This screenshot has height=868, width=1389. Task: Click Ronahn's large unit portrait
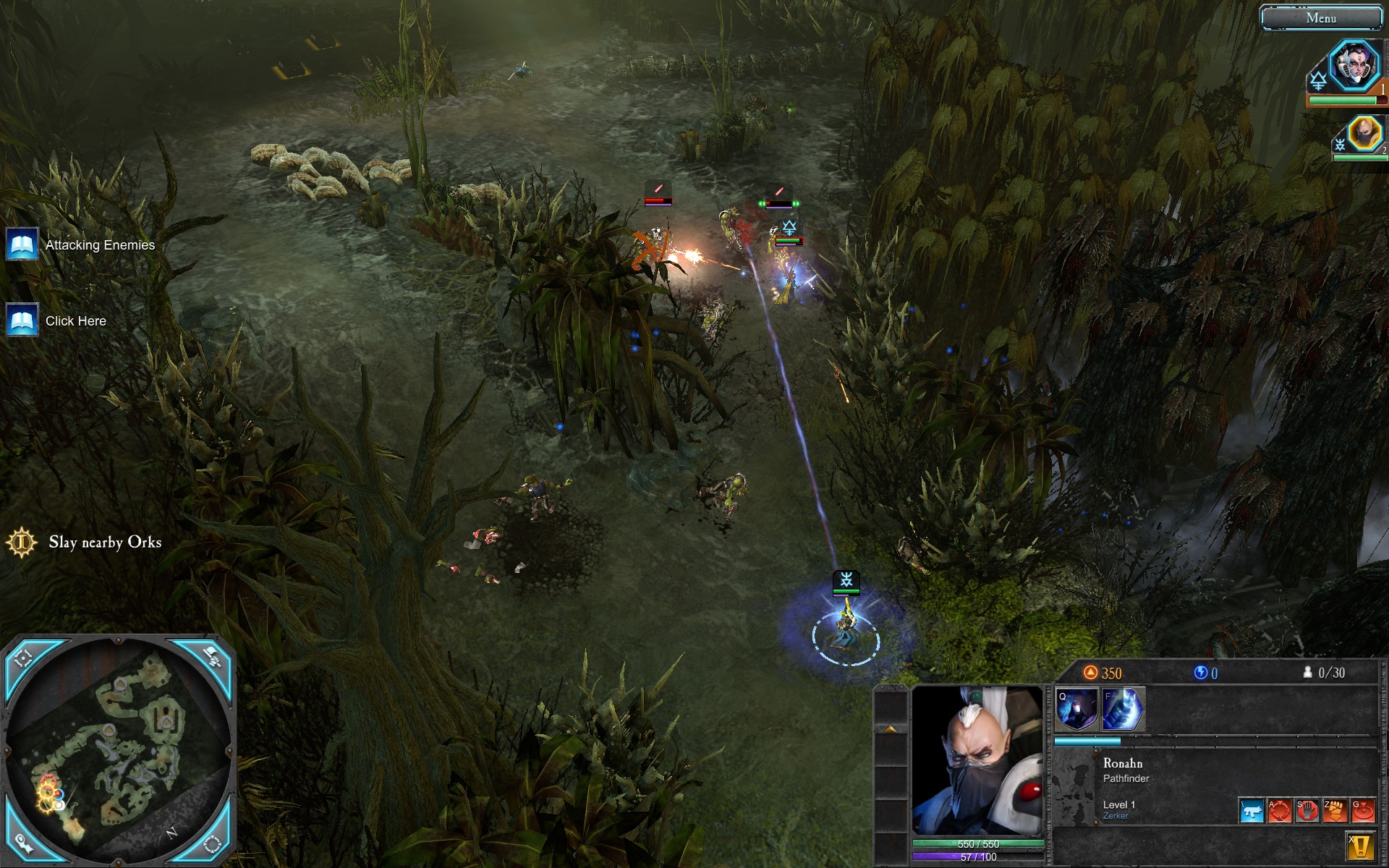coord(977,759)
